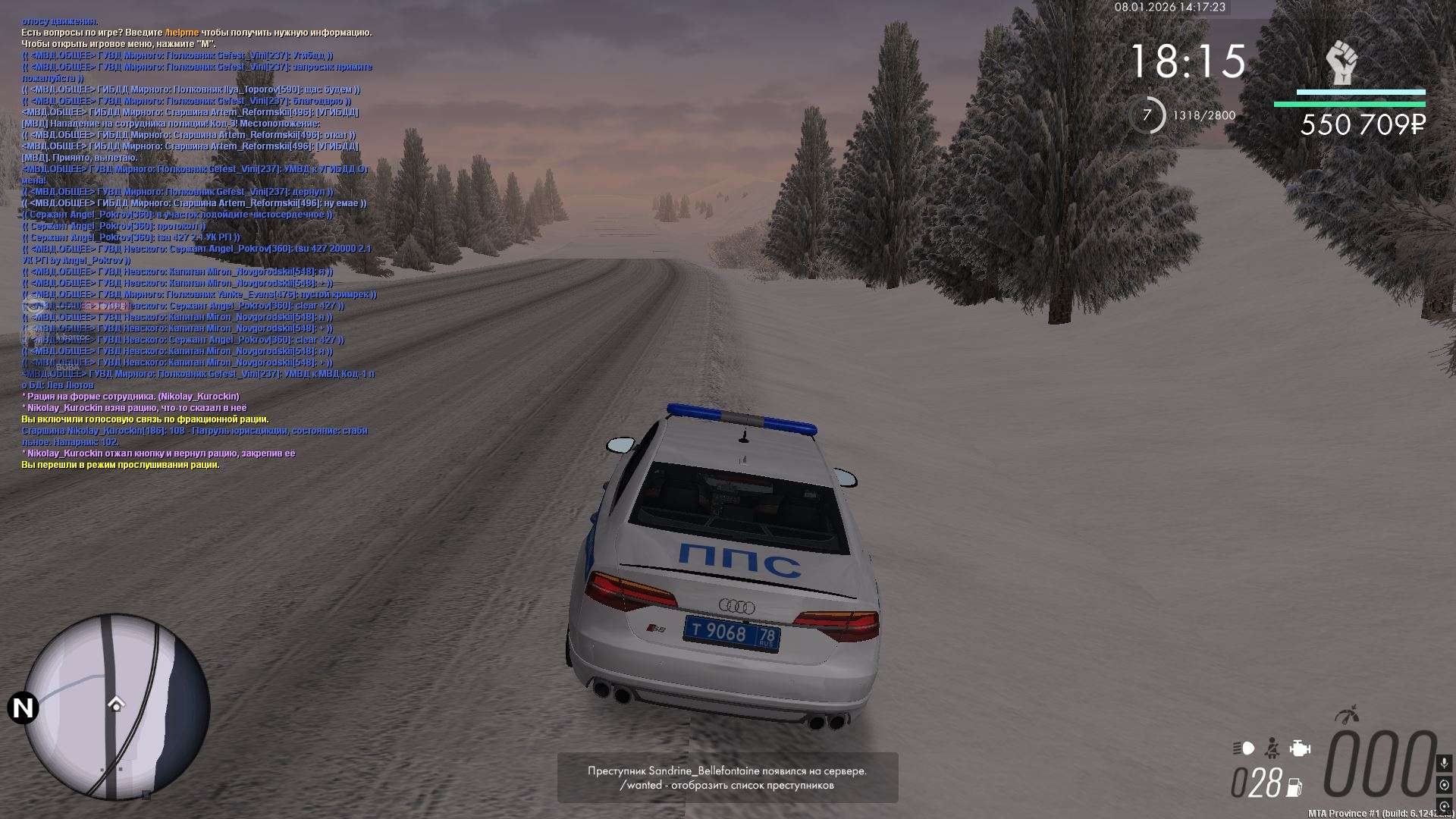Click the engine status icon
This screenshot has height=819, width=1456.
(1300, 748)
